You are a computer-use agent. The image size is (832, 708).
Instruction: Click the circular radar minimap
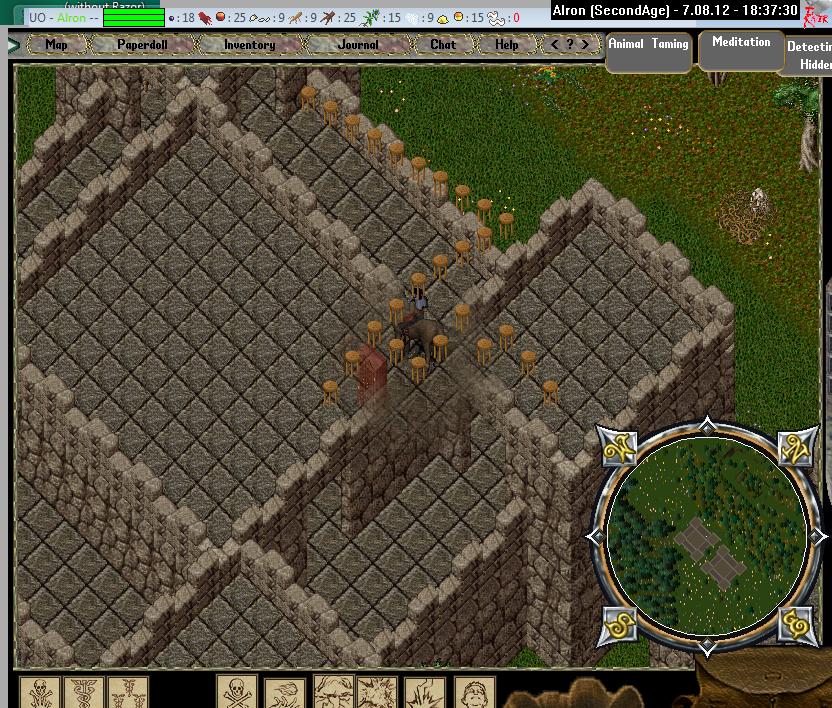click(707, 538)
